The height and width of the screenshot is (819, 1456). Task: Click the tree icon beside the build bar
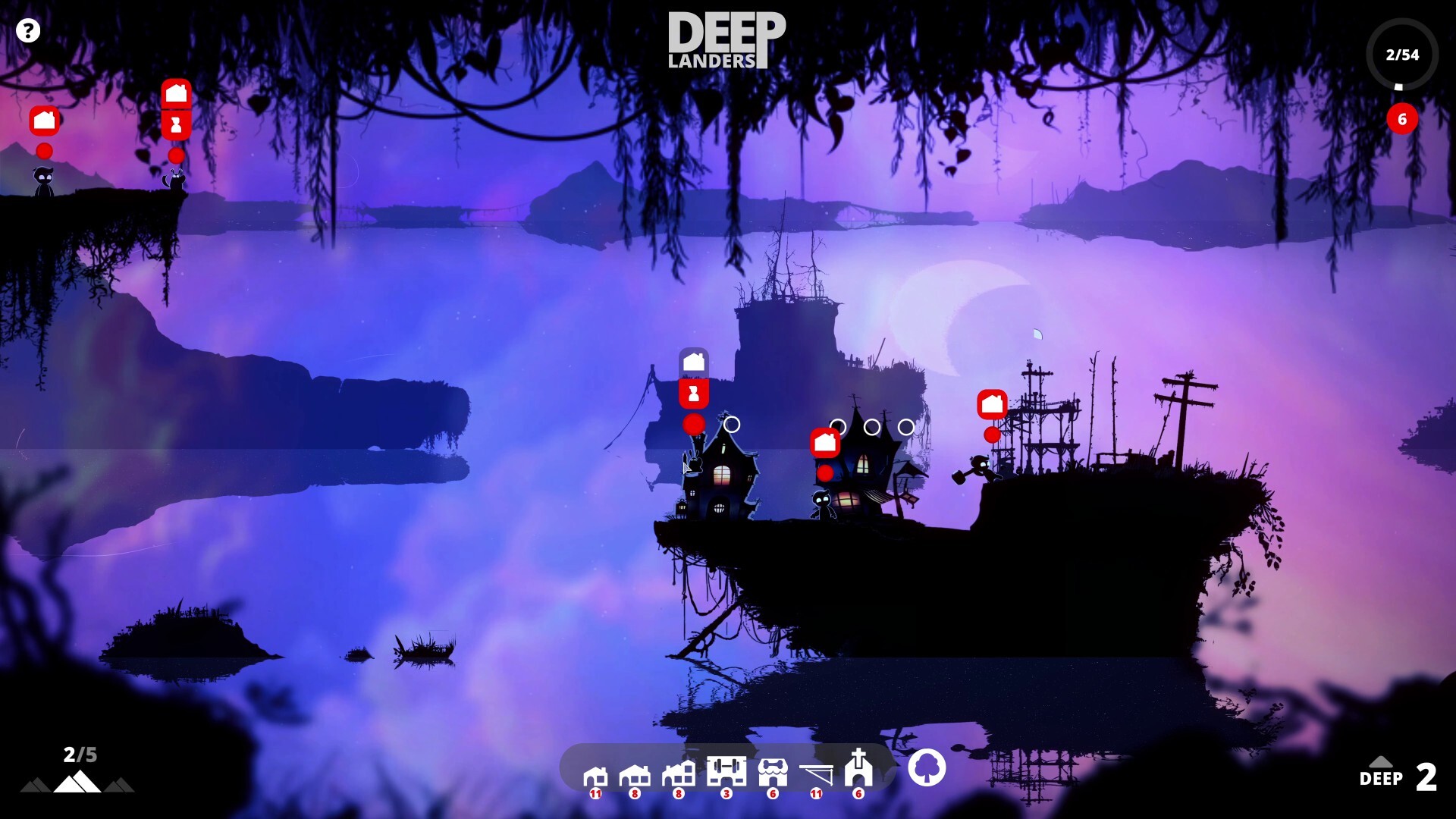pyautogui.click(x=928, y=768)
